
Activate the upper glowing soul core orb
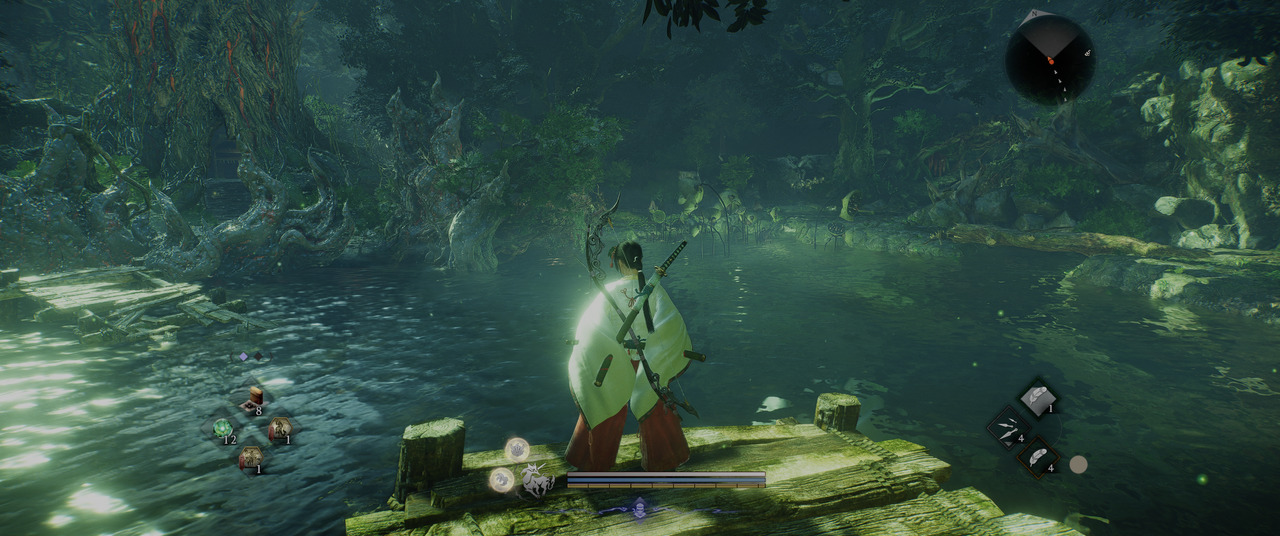click(517, 449)
